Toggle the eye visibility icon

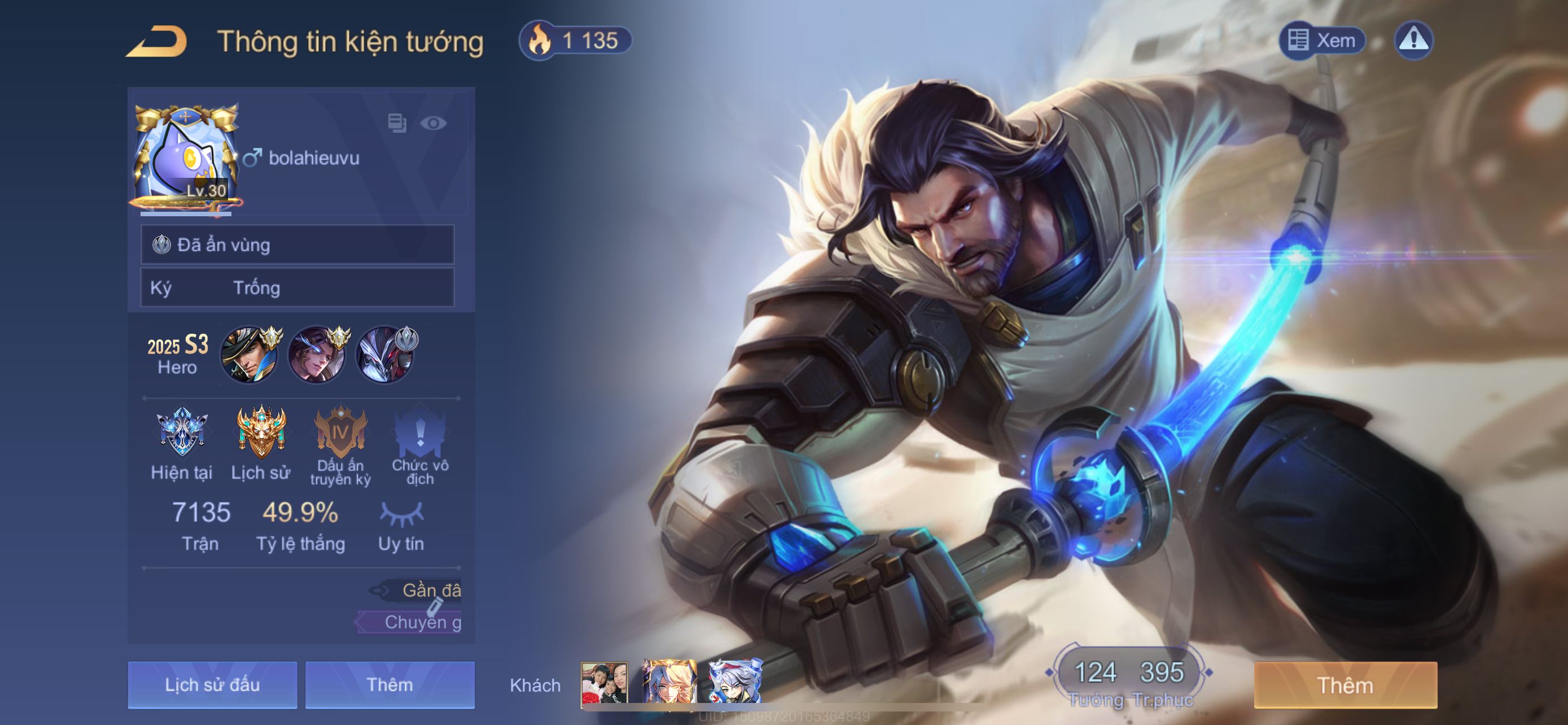coord(433,123)
